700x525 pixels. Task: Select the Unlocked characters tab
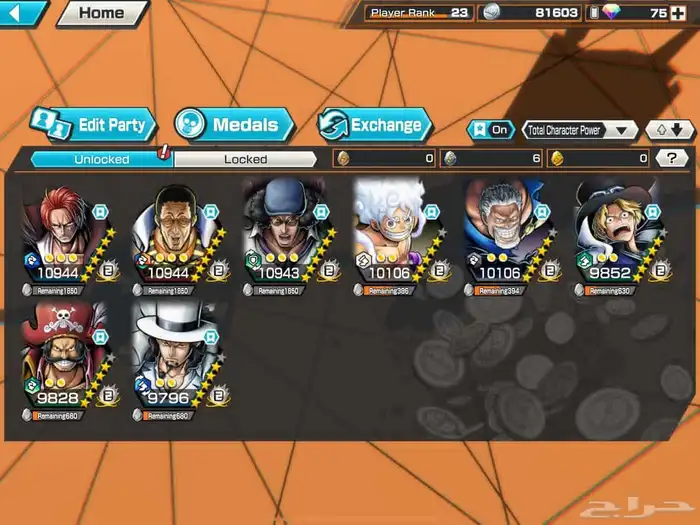tap(101, 159)
